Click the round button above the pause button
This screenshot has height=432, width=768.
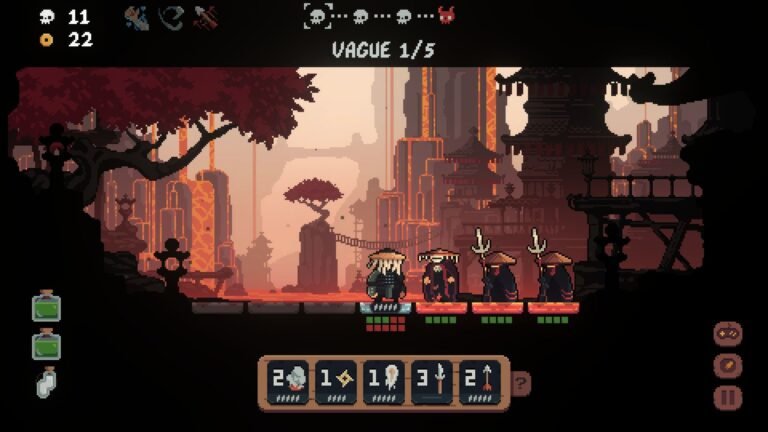728,365
